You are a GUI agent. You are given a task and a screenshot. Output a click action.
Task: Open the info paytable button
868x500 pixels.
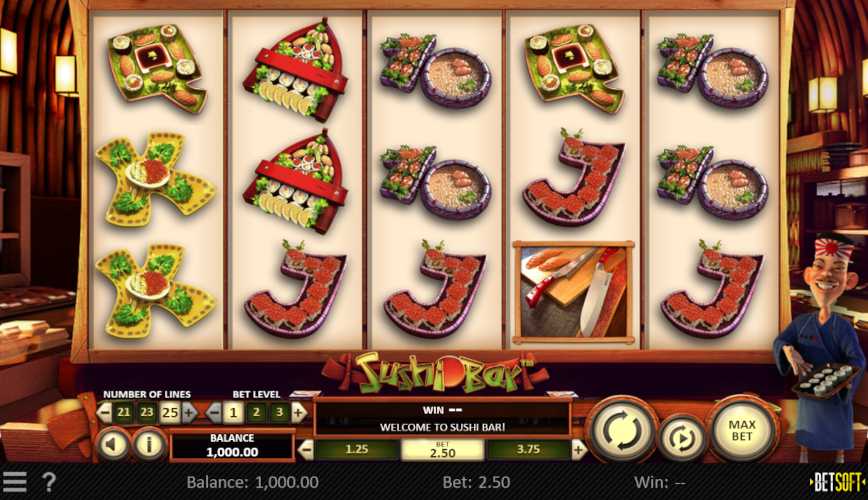click(x=149, y=443)
